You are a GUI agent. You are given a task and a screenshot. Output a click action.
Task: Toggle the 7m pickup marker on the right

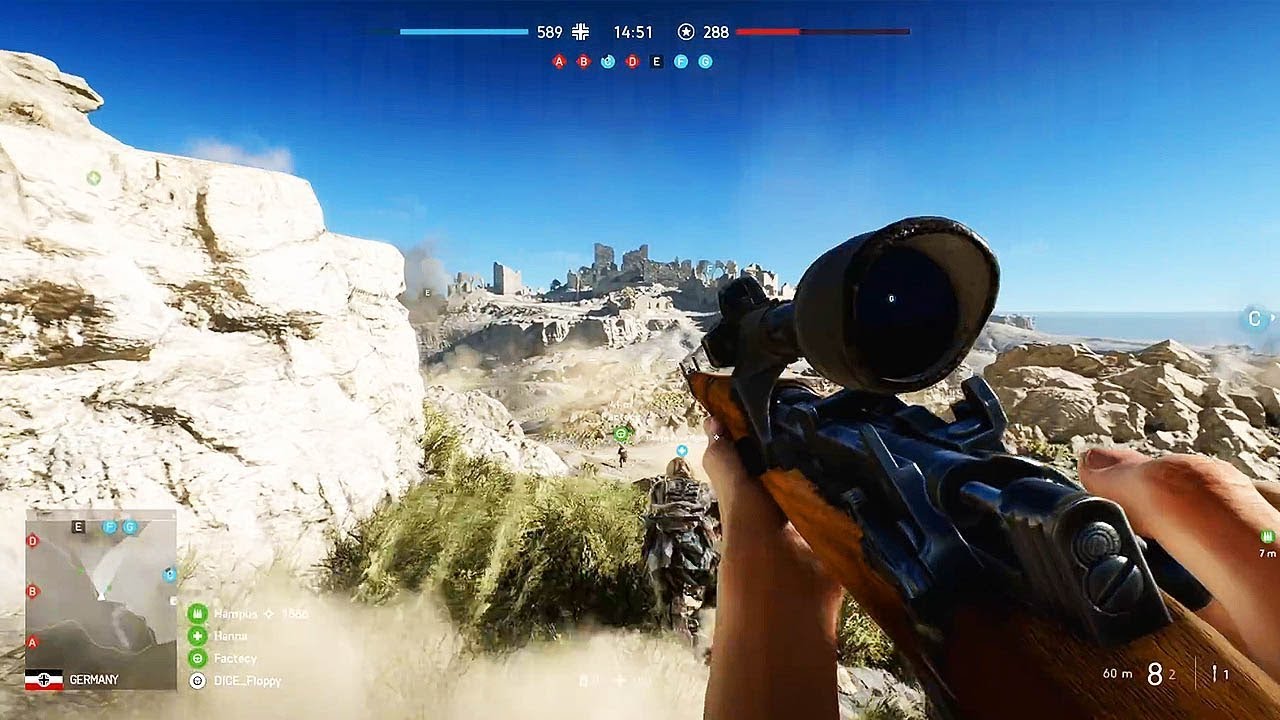[1267, 537]
